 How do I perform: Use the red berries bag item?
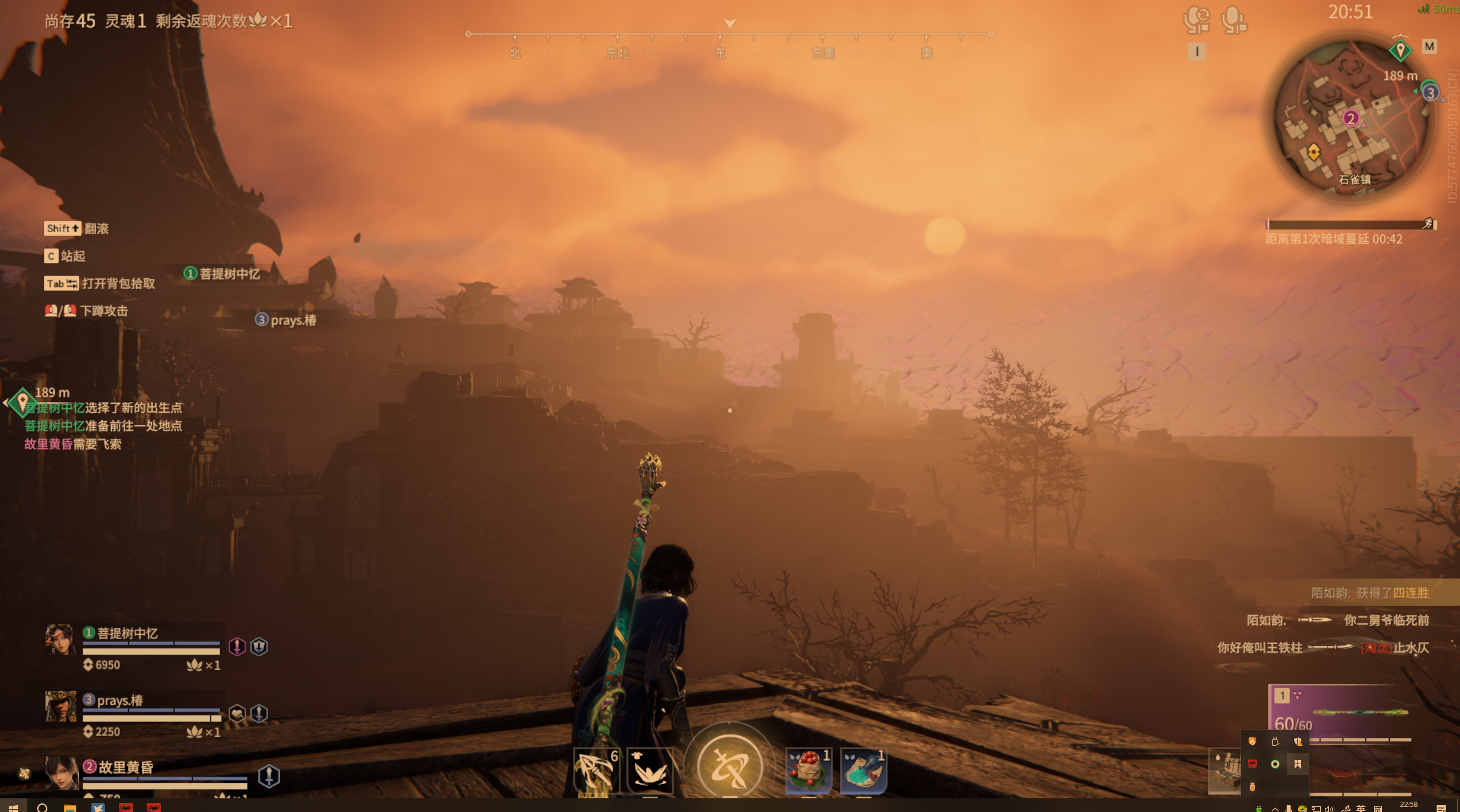[x=808, y=770]
